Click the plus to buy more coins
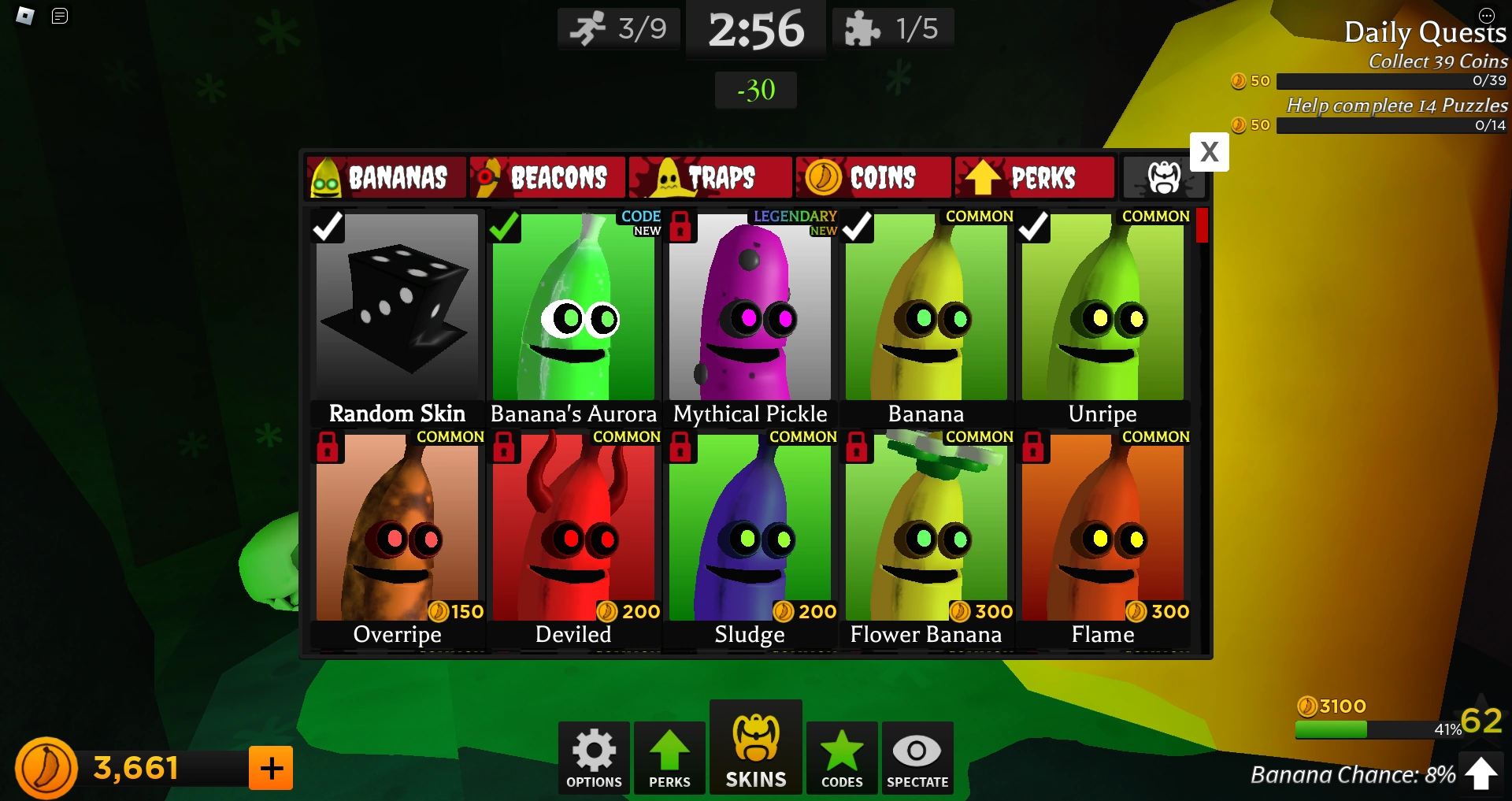 point(270,767)
